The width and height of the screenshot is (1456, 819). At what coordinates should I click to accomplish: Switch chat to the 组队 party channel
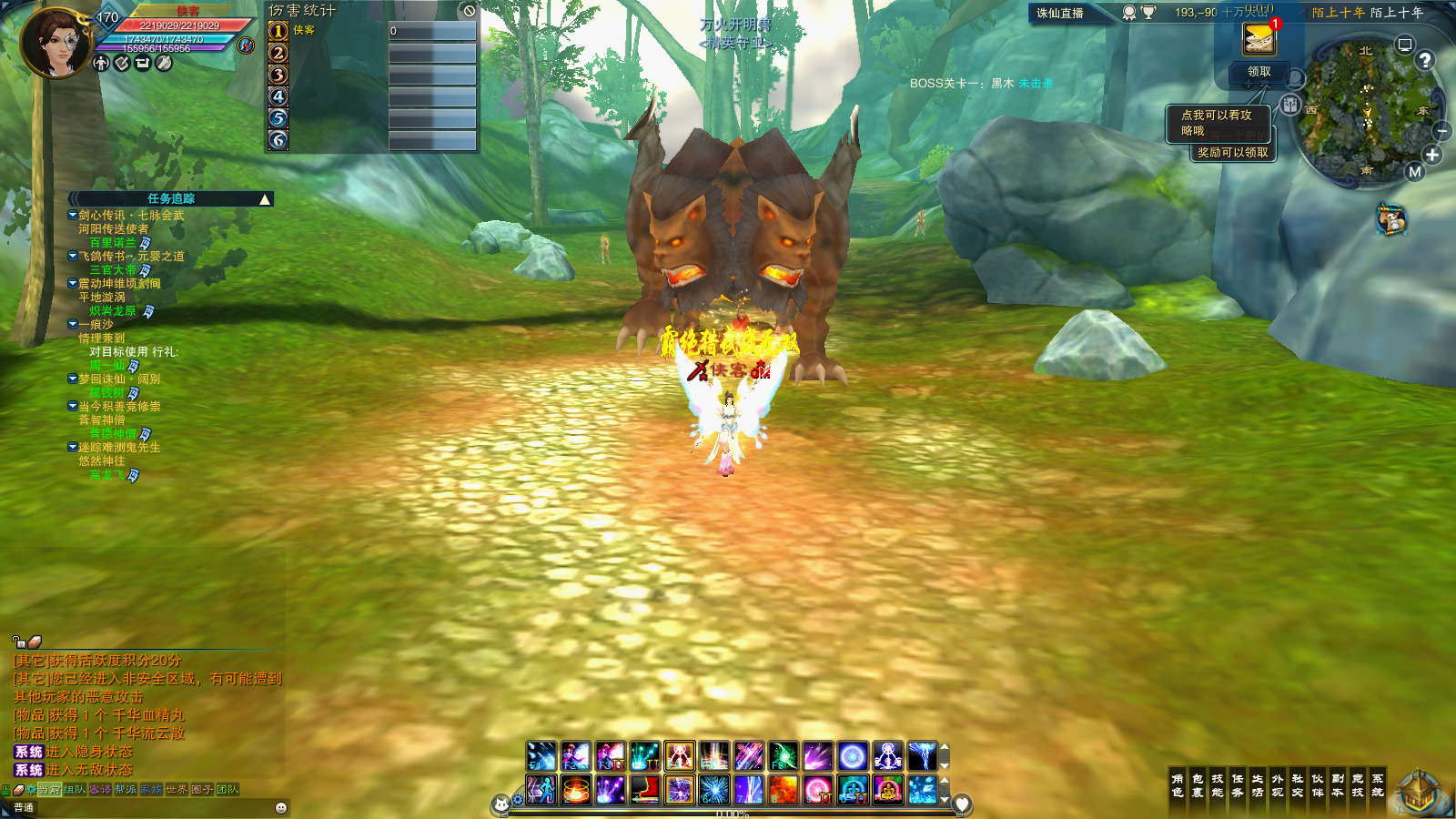75,790
